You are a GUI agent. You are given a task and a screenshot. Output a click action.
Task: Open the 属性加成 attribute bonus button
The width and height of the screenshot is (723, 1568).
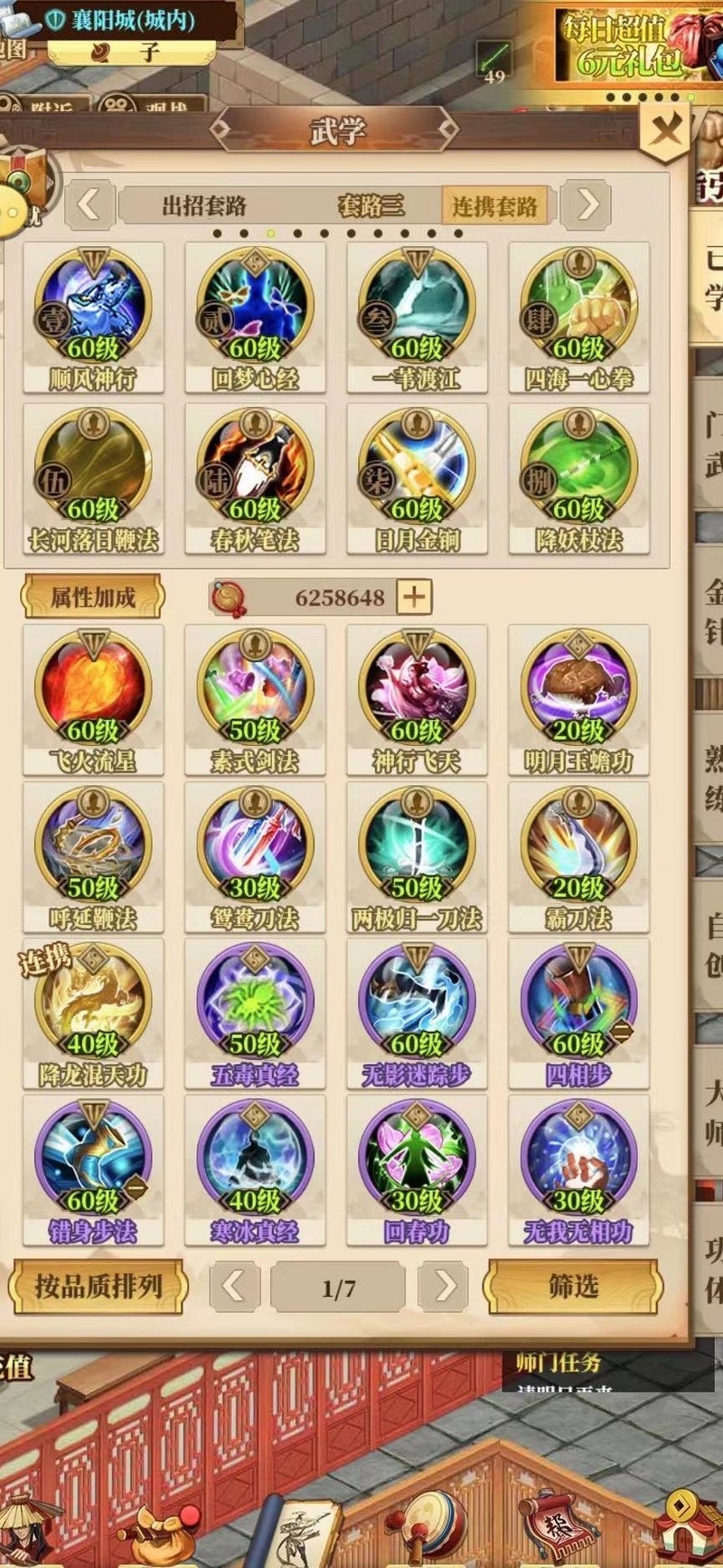(92, 597)
